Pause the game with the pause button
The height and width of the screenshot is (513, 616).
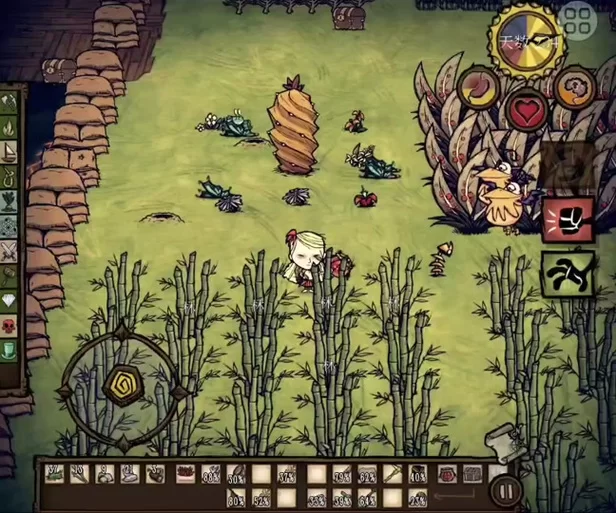coord(504,492)
